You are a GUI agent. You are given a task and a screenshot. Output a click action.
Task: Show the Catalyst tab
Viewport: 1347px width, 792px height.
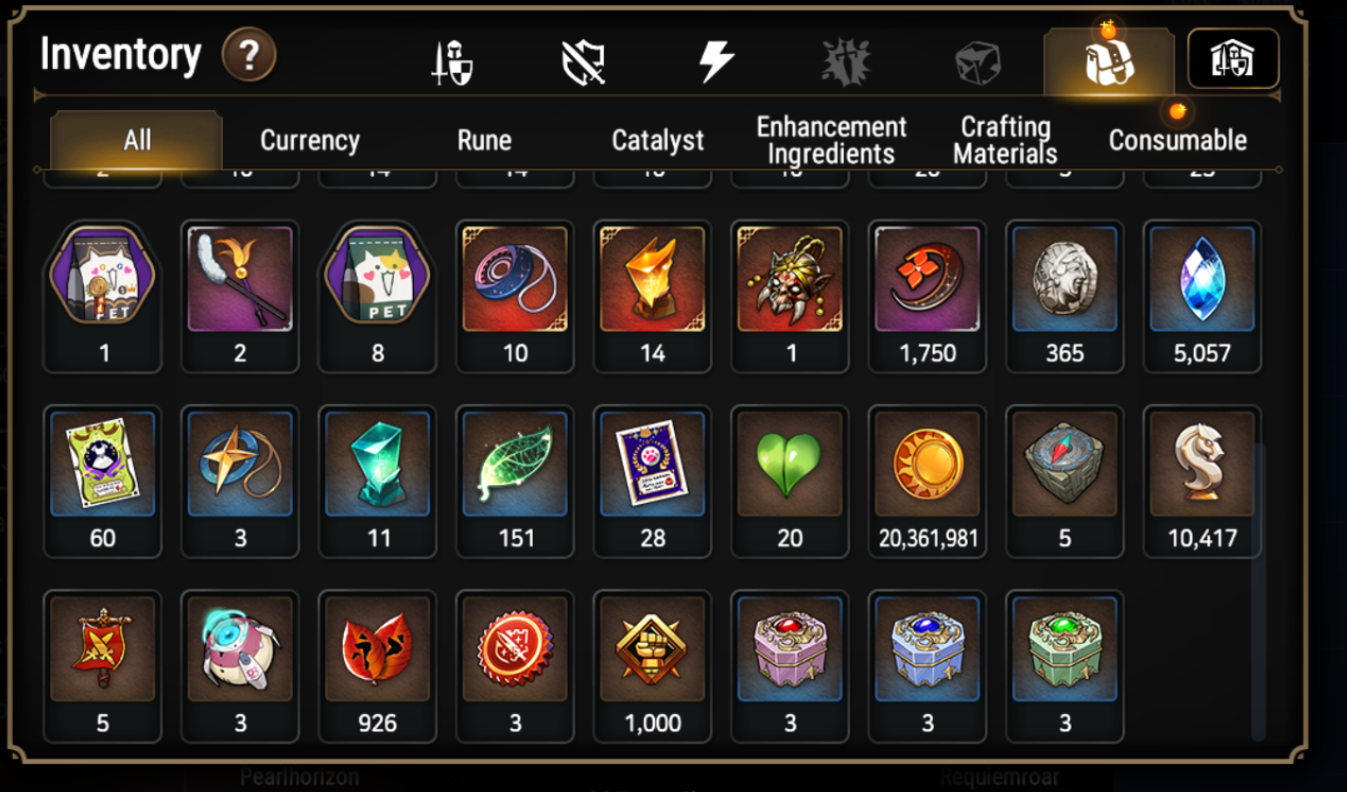tap(657, 140)
